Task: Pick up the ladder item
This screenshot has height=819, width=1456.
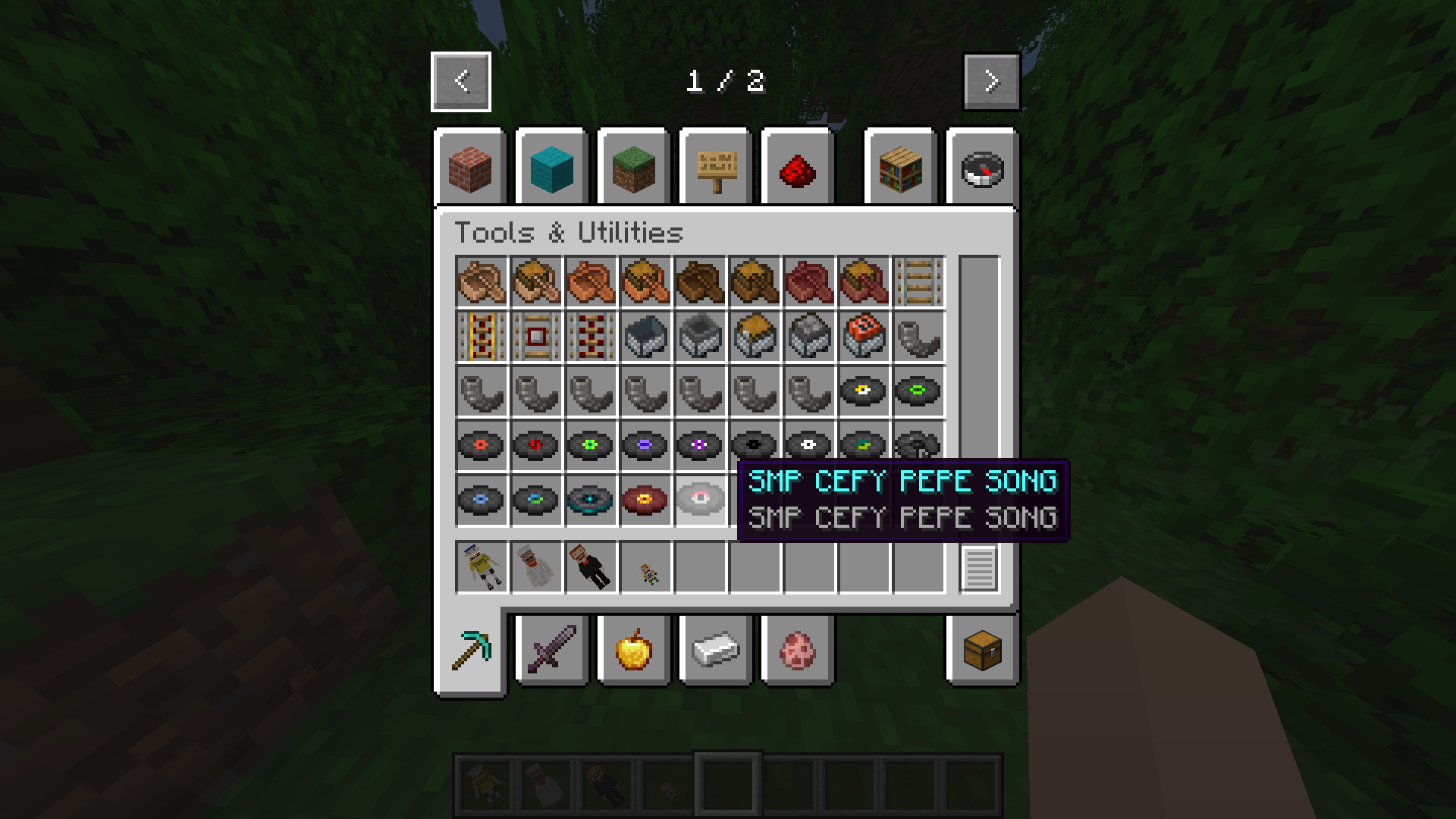Action: click(x=918, y=282)
